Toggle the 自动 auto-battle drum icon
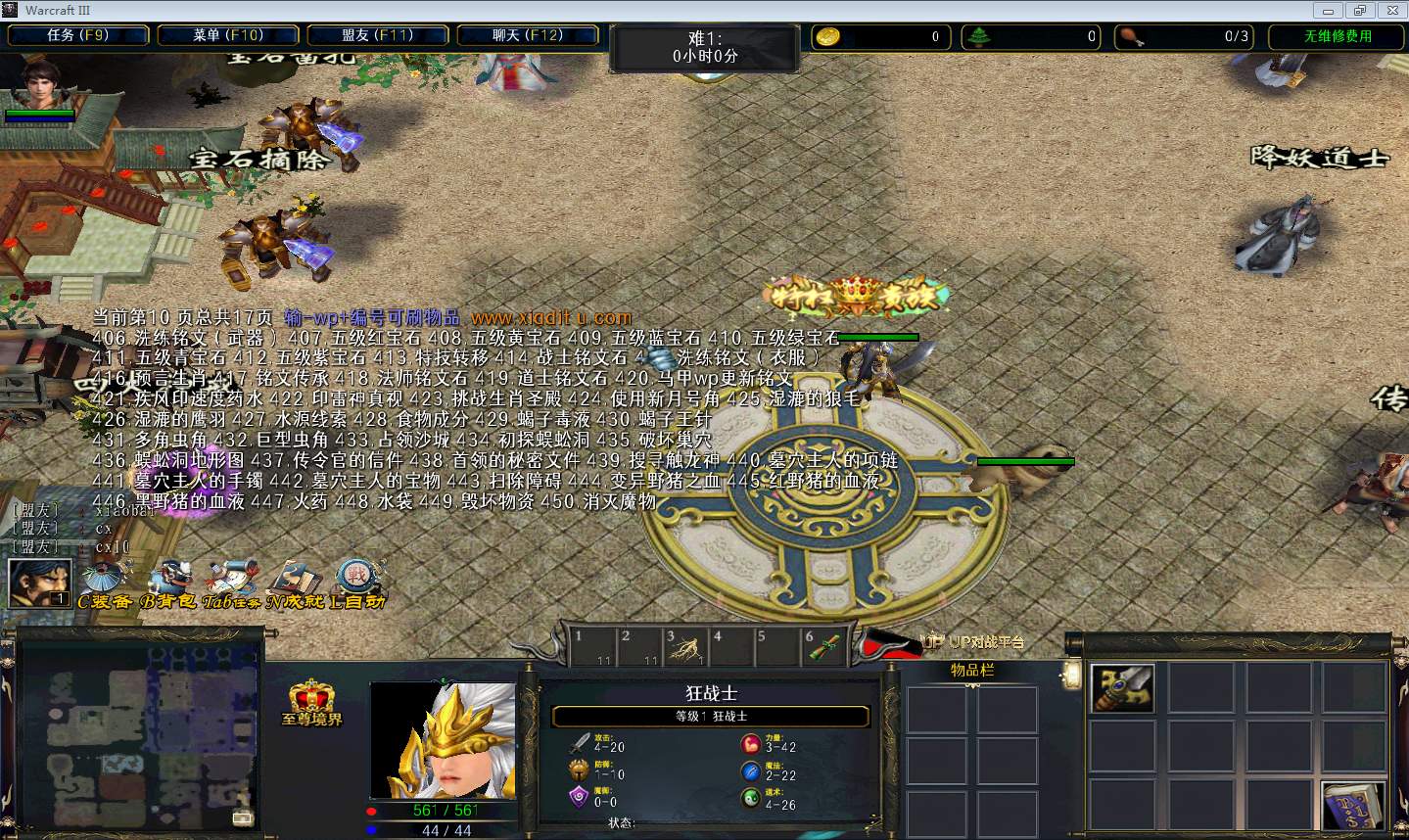 356,580
